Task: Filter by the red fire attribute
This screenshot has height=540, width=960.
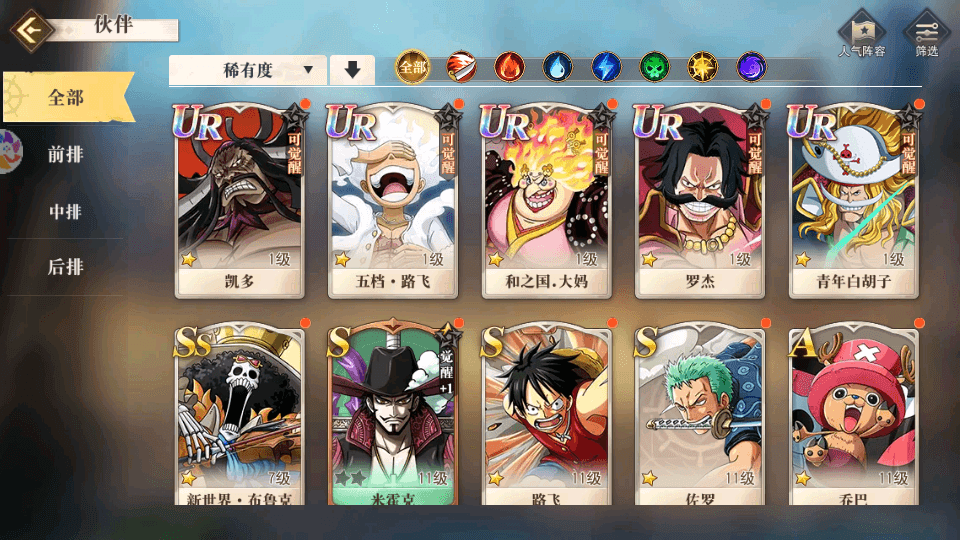Action: [x=509, y=68]
